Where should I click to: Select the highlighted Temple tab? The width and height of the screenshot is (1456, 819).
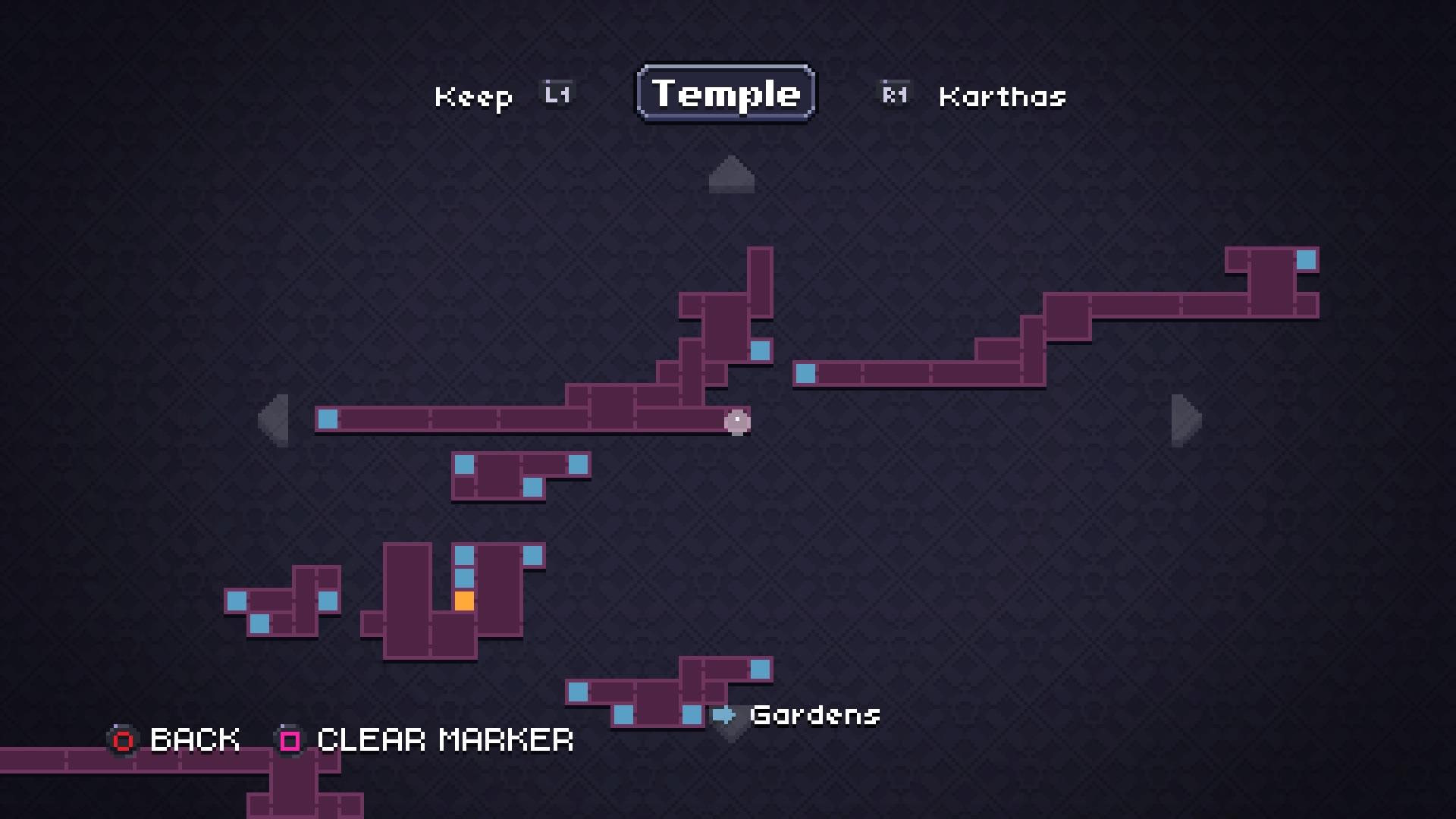tap(726, 93)
